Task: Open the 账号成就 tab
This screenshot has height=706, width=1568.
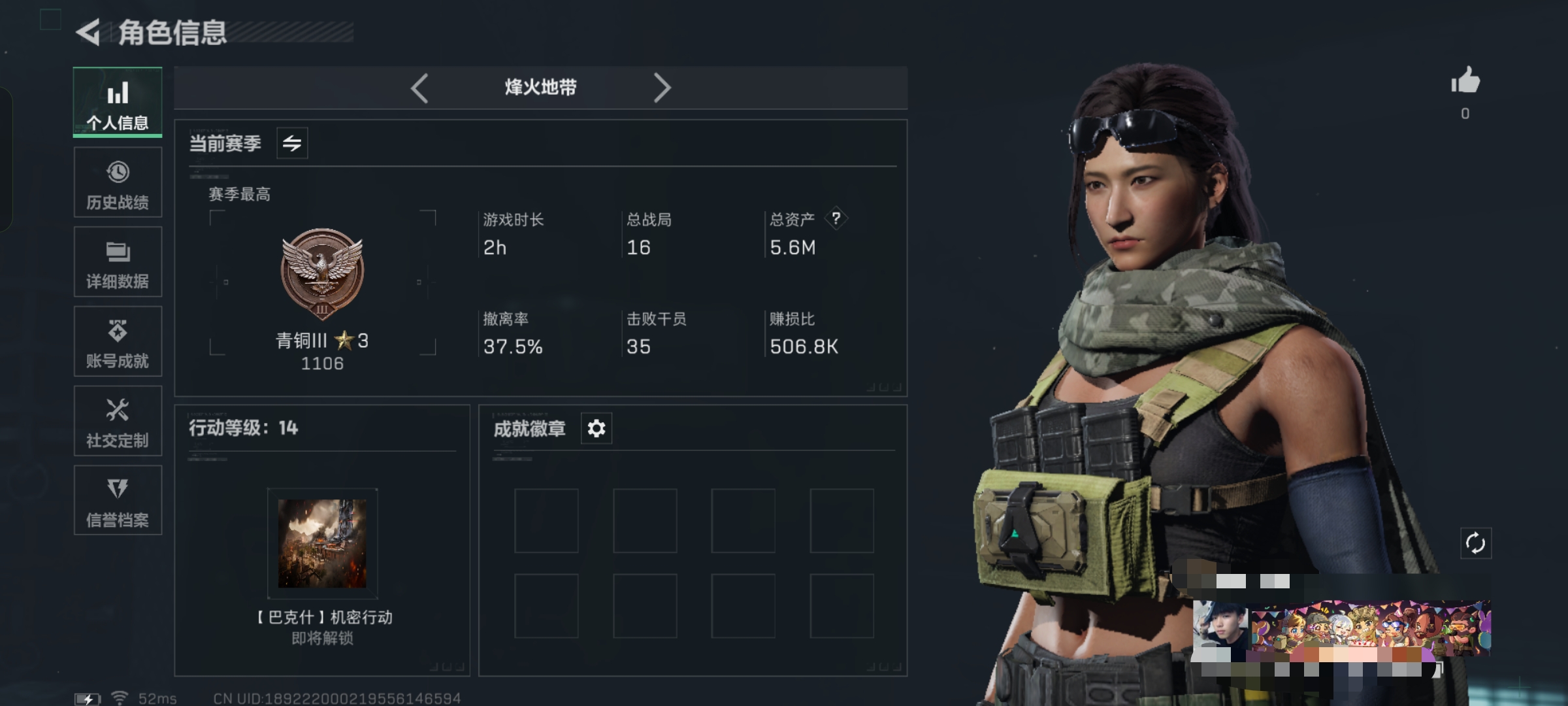Action: 118,342
